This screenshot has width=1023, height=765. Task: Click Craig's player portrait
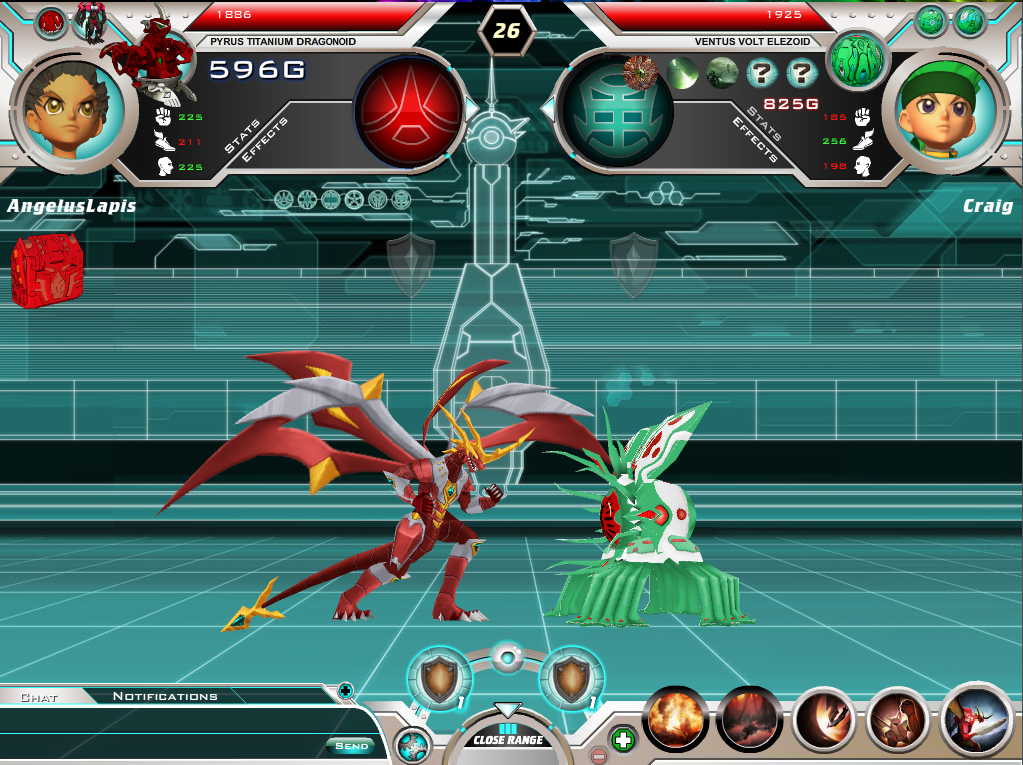pos(943,109)
